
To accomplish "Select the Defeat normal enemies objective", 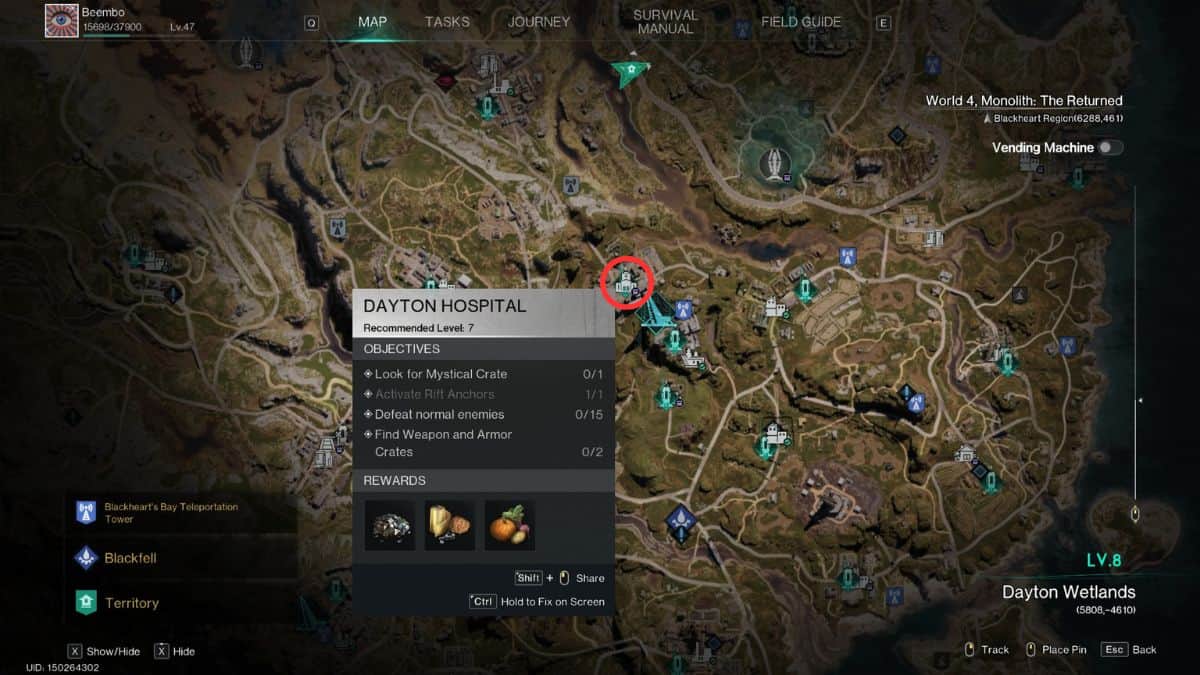I will [439, 414].
